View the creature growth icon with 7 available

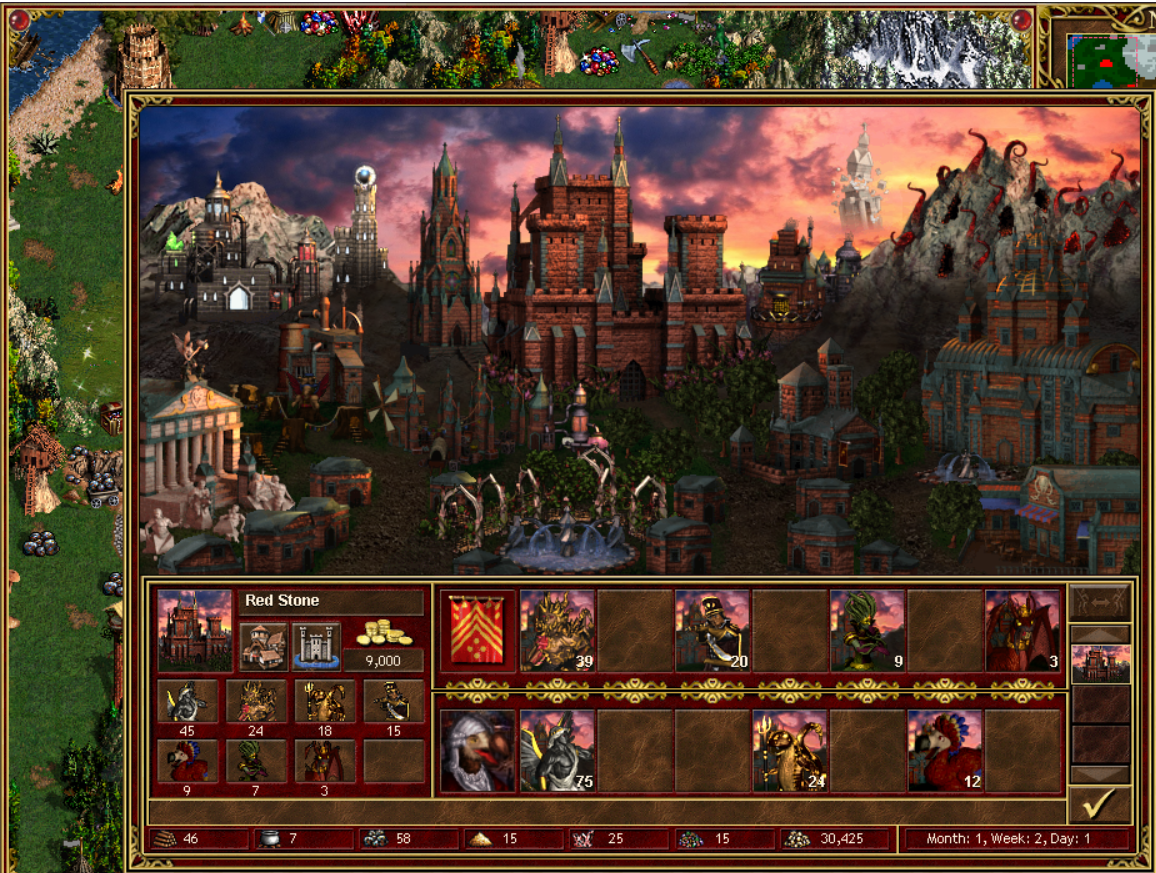[x=256, y=761]
